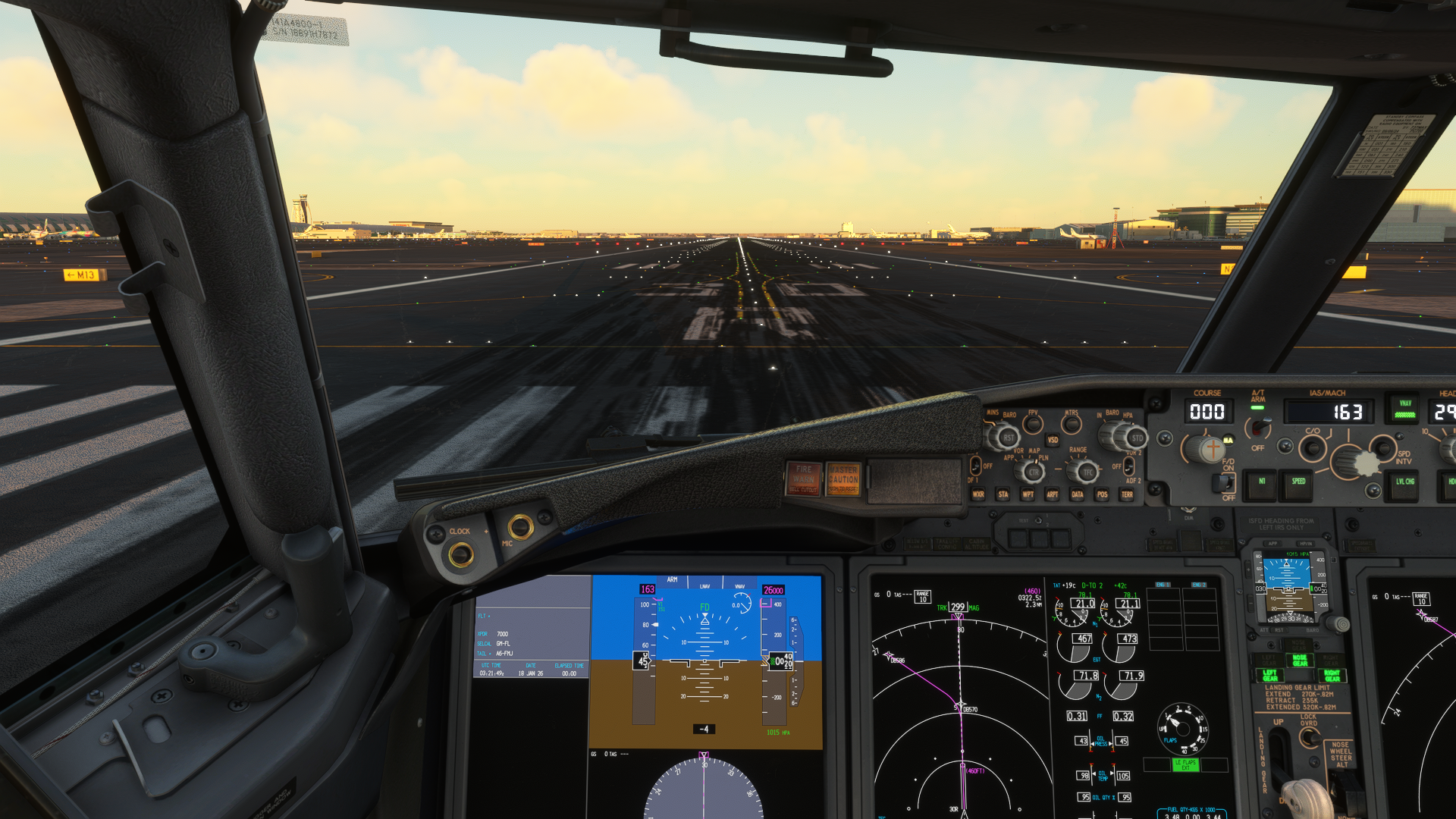Toggle the WXR weather radar button

(x=978, y=494)
